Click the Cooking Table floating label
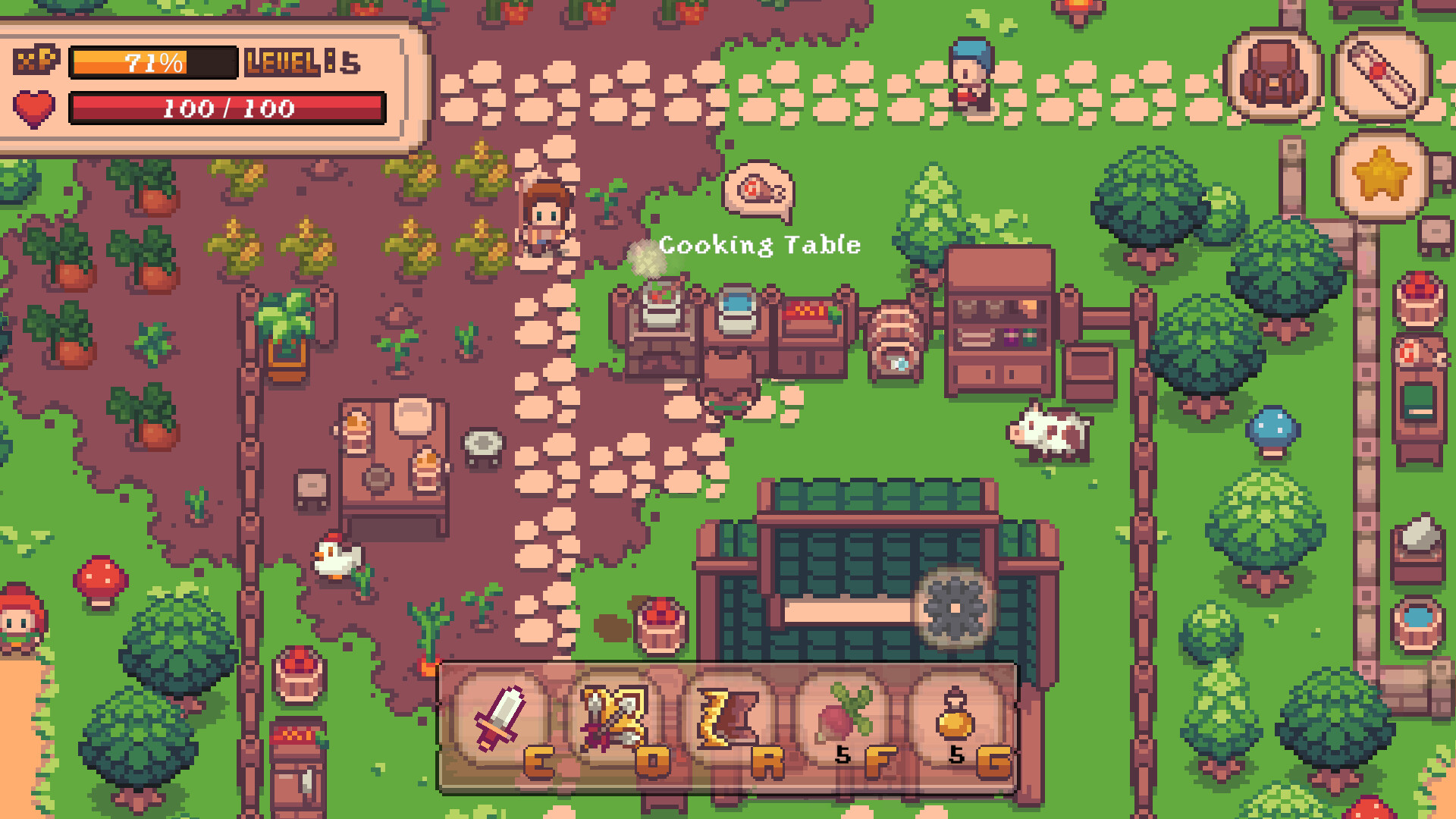 (x=758, y=245)
